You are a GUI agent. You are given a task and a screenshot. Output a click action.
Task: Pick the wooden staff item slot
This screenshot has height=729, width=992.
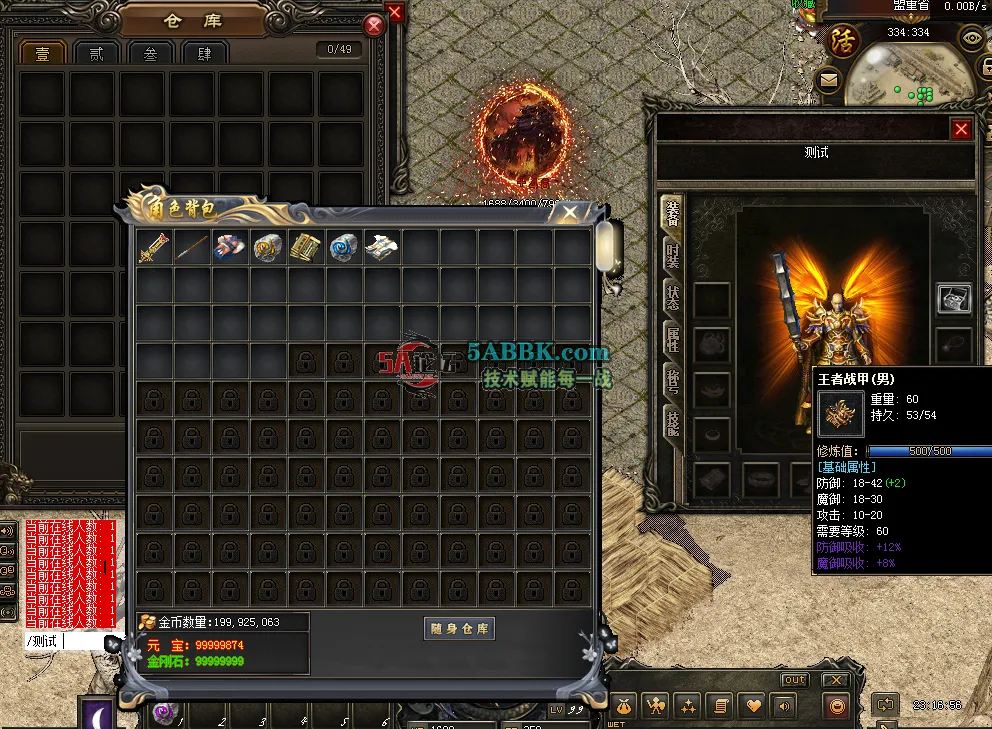[x=192, y=248]
